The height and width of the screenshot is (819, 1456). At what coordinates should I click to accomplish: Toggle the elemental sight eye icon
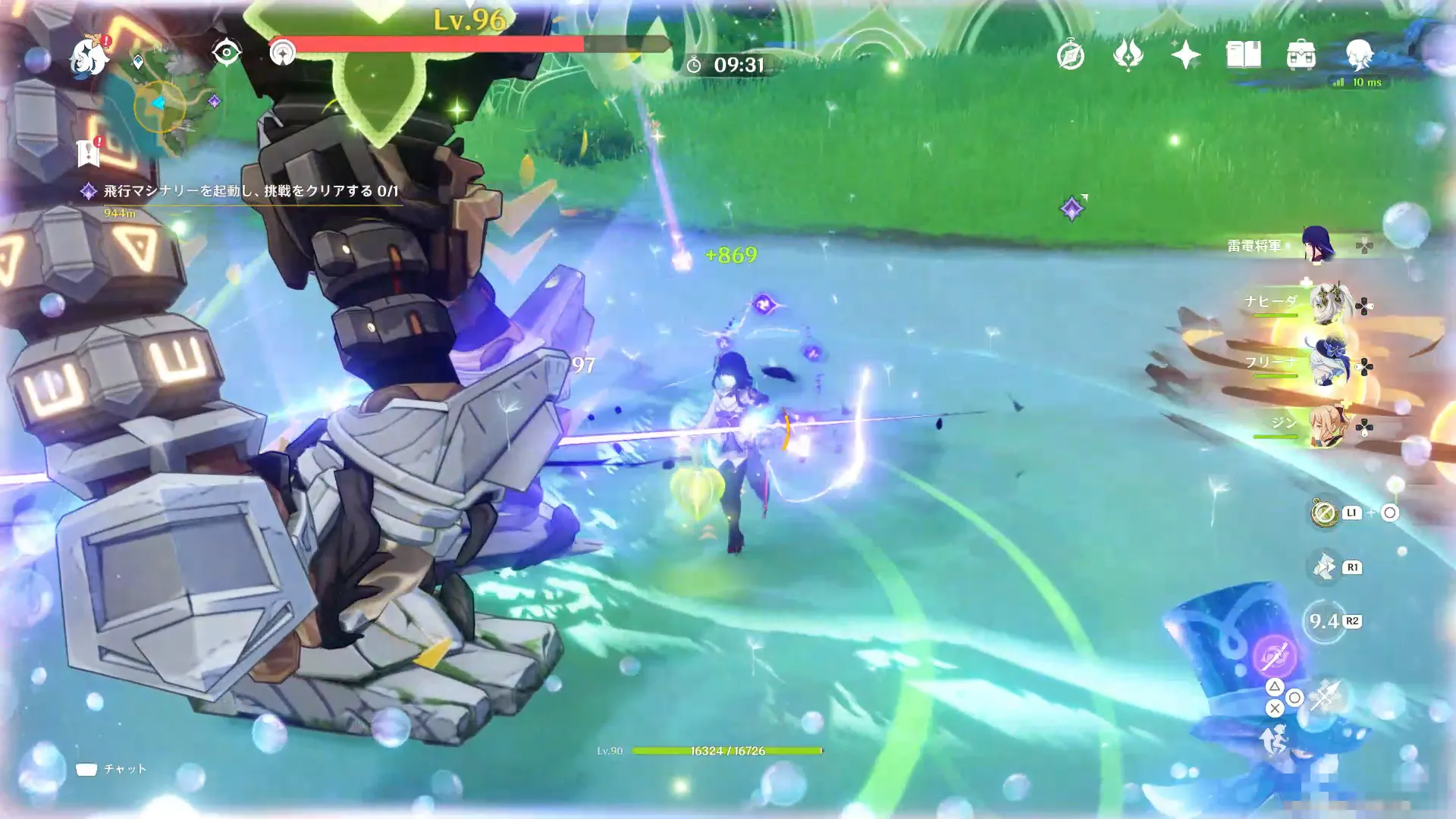[x=226, y=52]
